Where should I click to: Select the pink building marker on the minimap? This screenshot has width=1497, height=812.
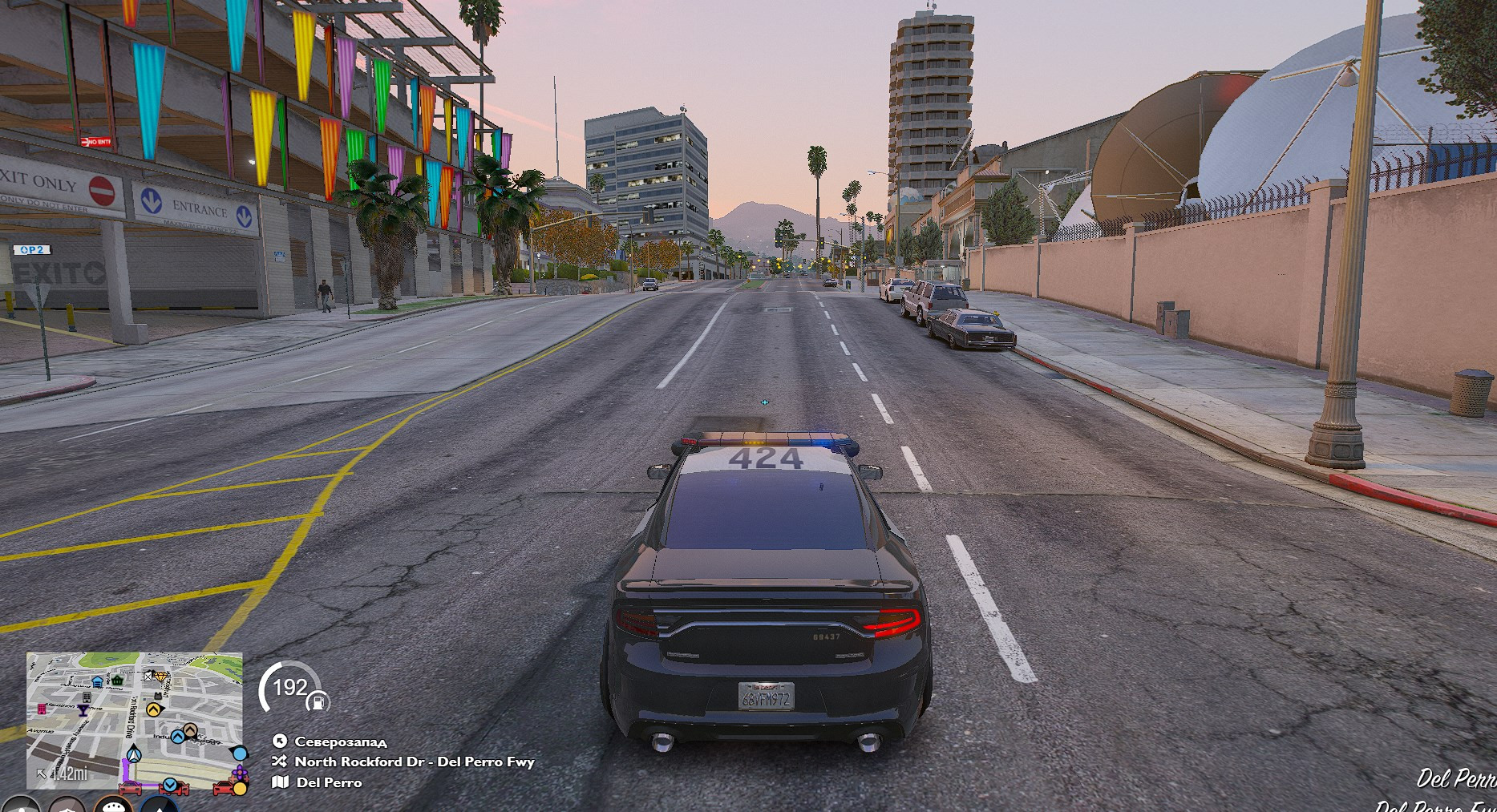point(42,709)
